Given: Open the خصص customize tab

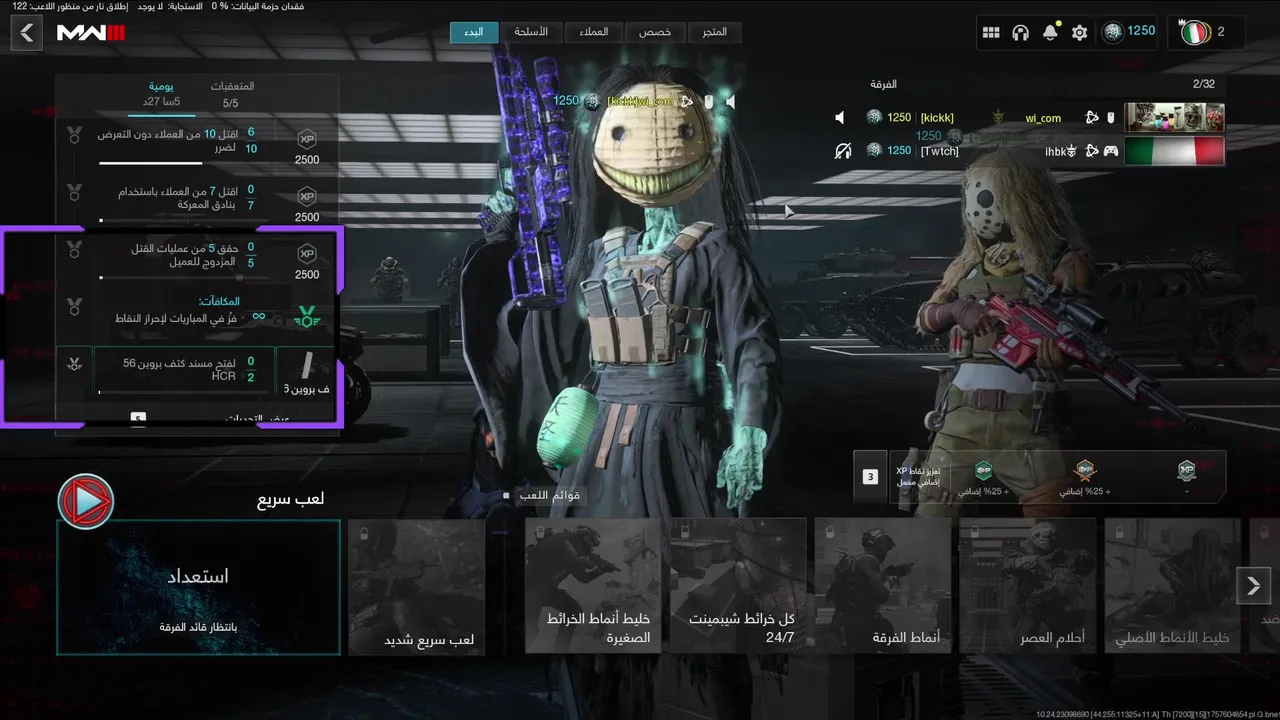Looking at the screenshot, I should (x=655, y=32).
